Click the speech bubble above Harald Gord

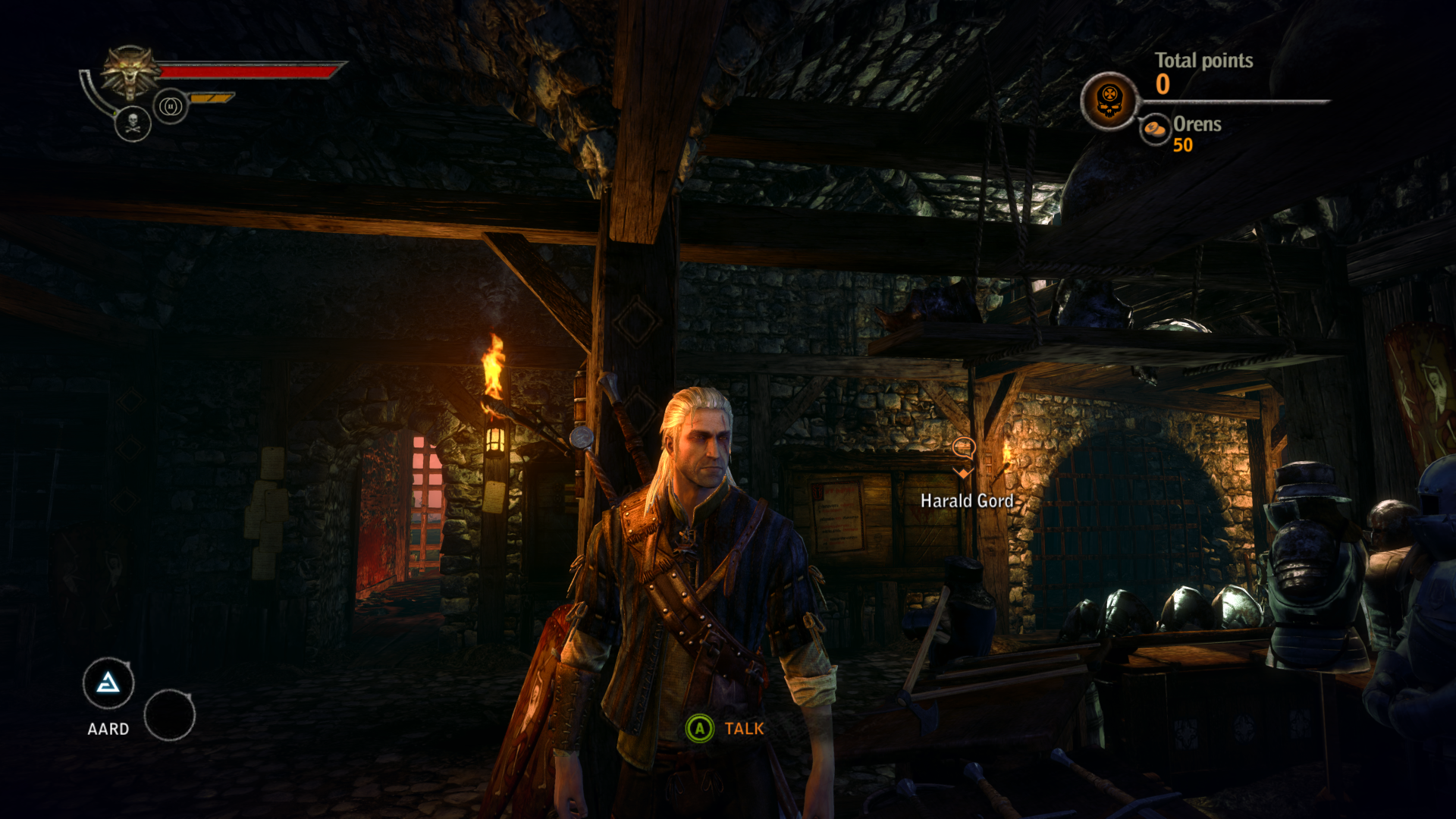click(963, 447)
